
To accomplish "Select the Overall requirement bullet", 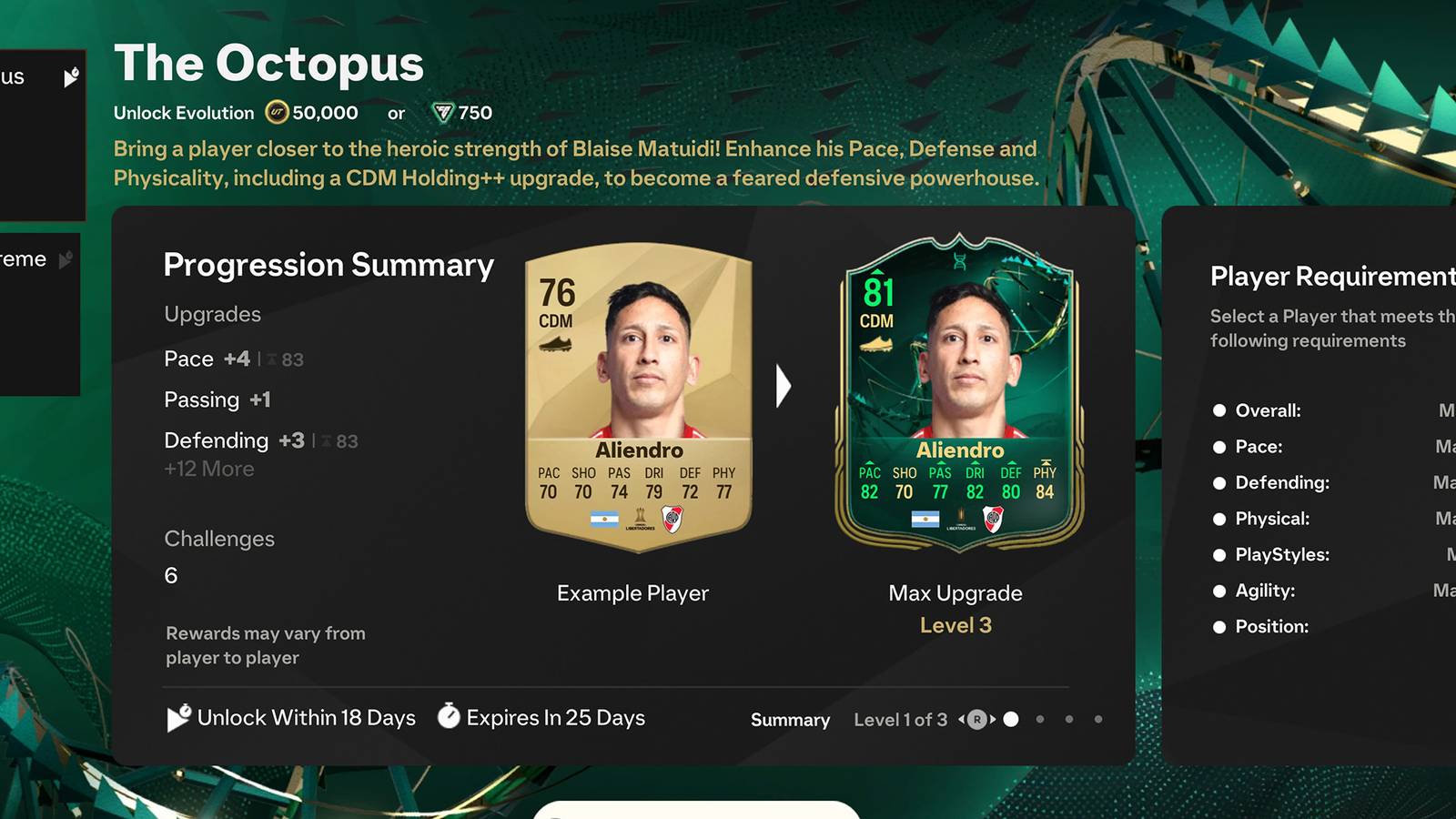I will click(1218, 410).
